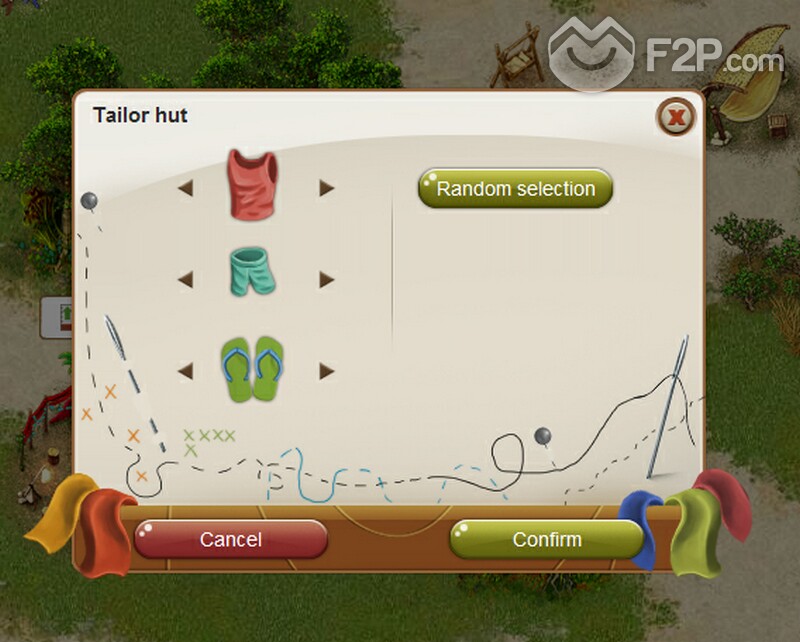
Task: Close the Tailor hut window
Action: [x=677, y=118]
